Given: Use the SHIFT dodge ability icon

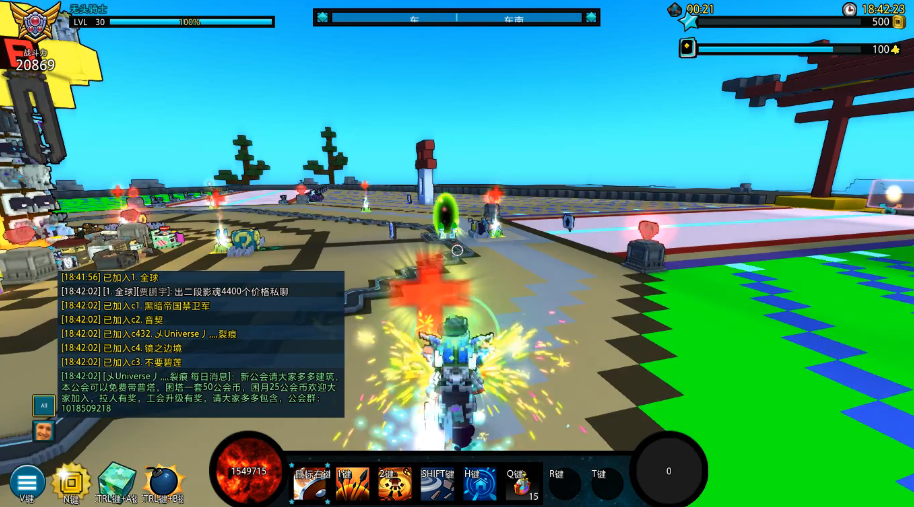Looking at the screenshot, I should click(x=437, y=485).
